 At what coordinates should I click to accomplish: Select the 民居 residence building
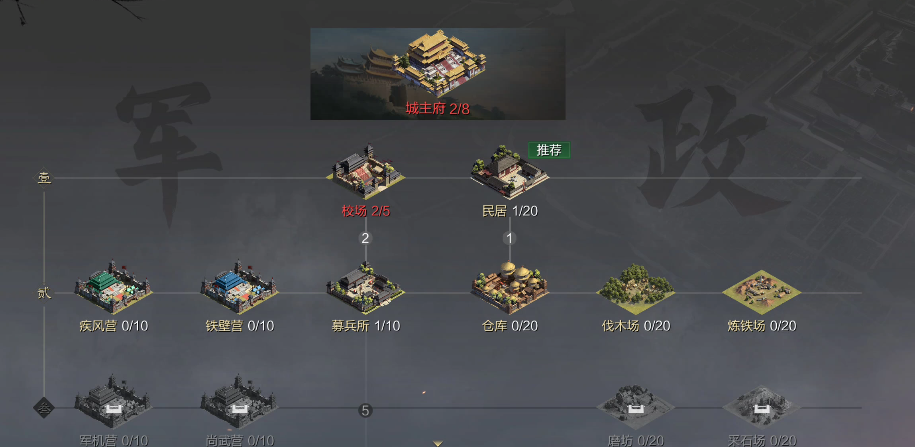[x=509, y=171]
